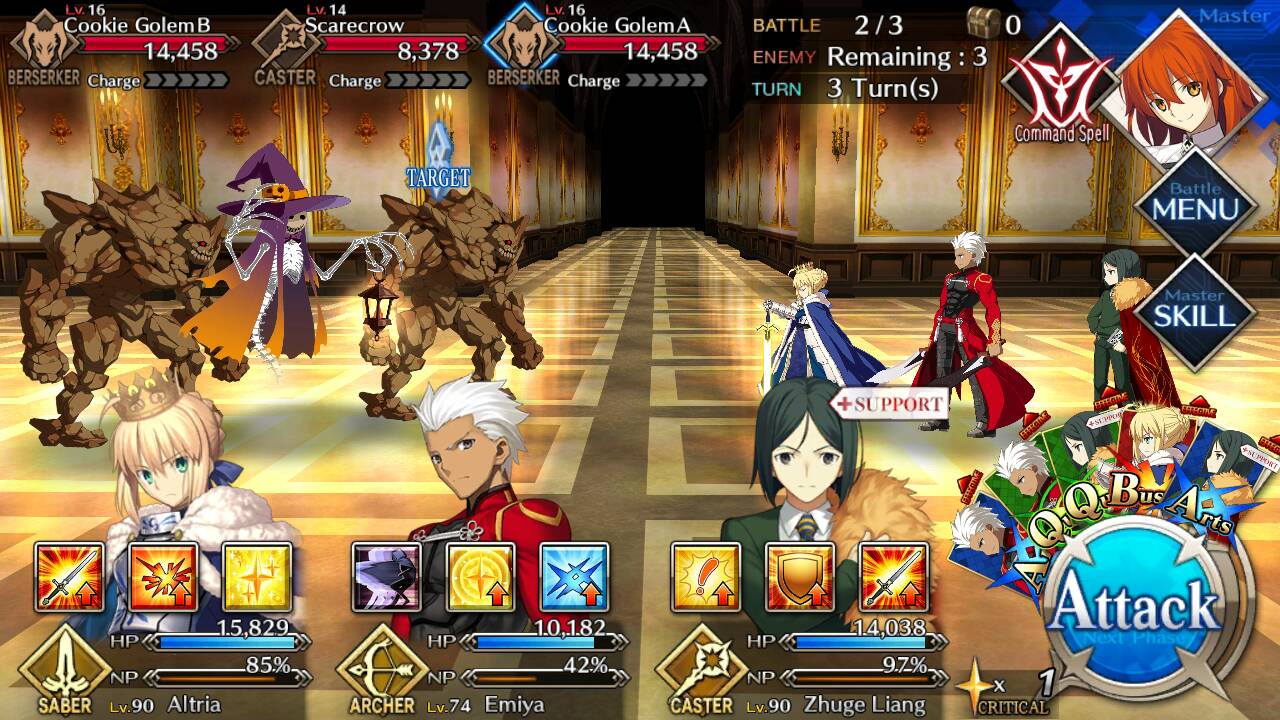Activate Altria's sword attack-up skill

70,577
